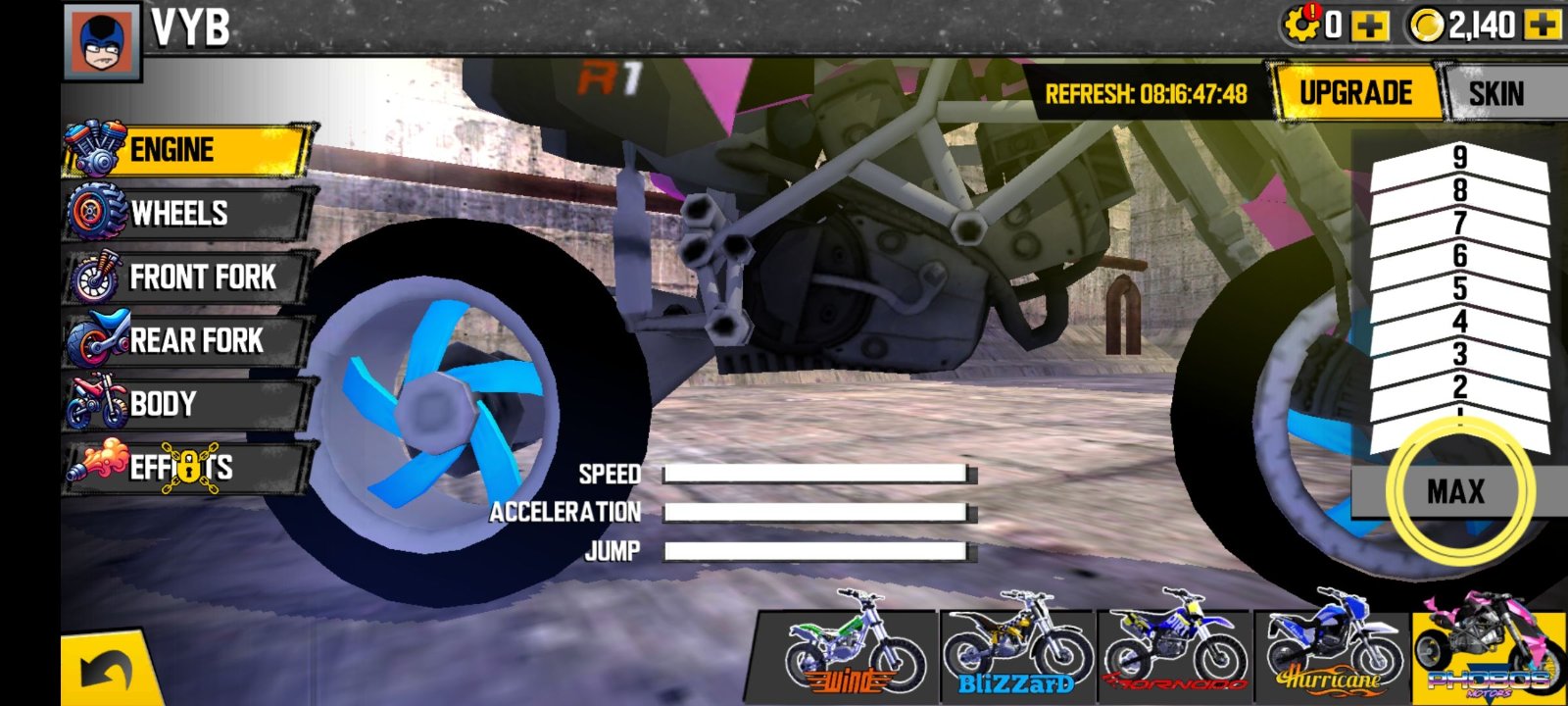Viewport: 1568px width, 706px height.
Task: Go back with the yellow arrow button
Action: coord(108,672)
